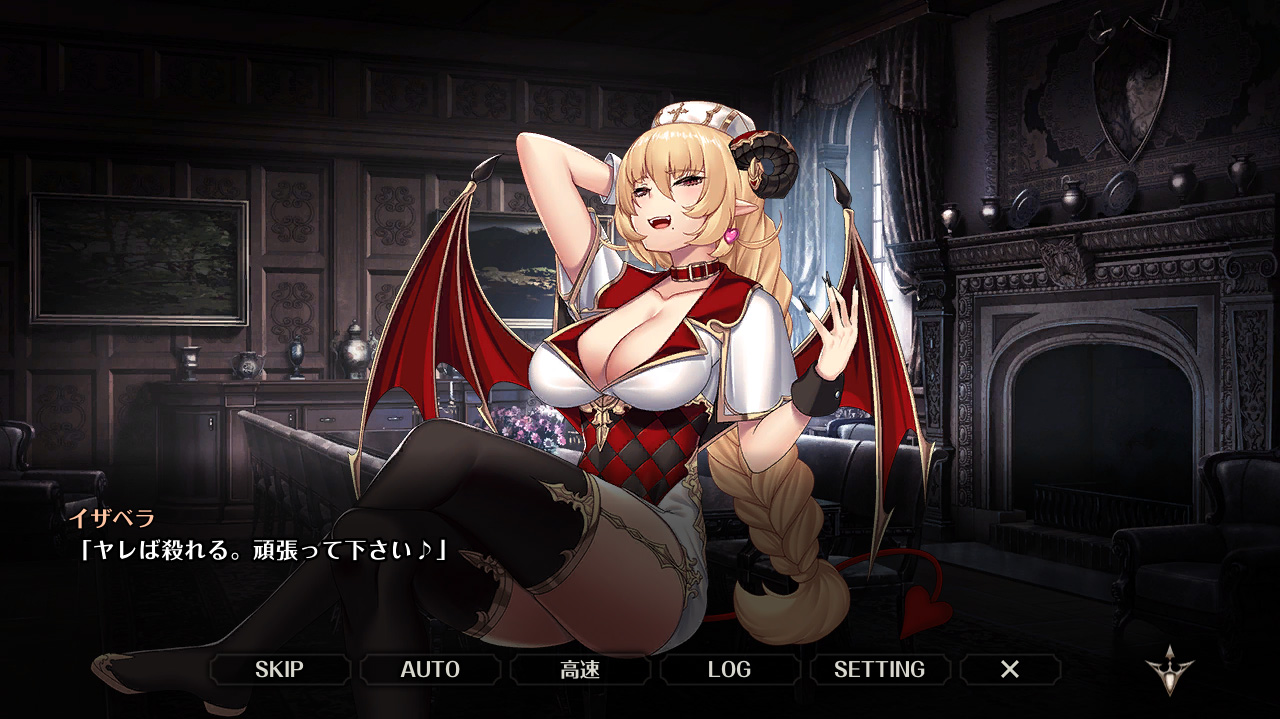Advance dialogue with the ornate arrow icon
Image resolution: width=1280 pixels, height=719 pixels.
(1169, 671)
